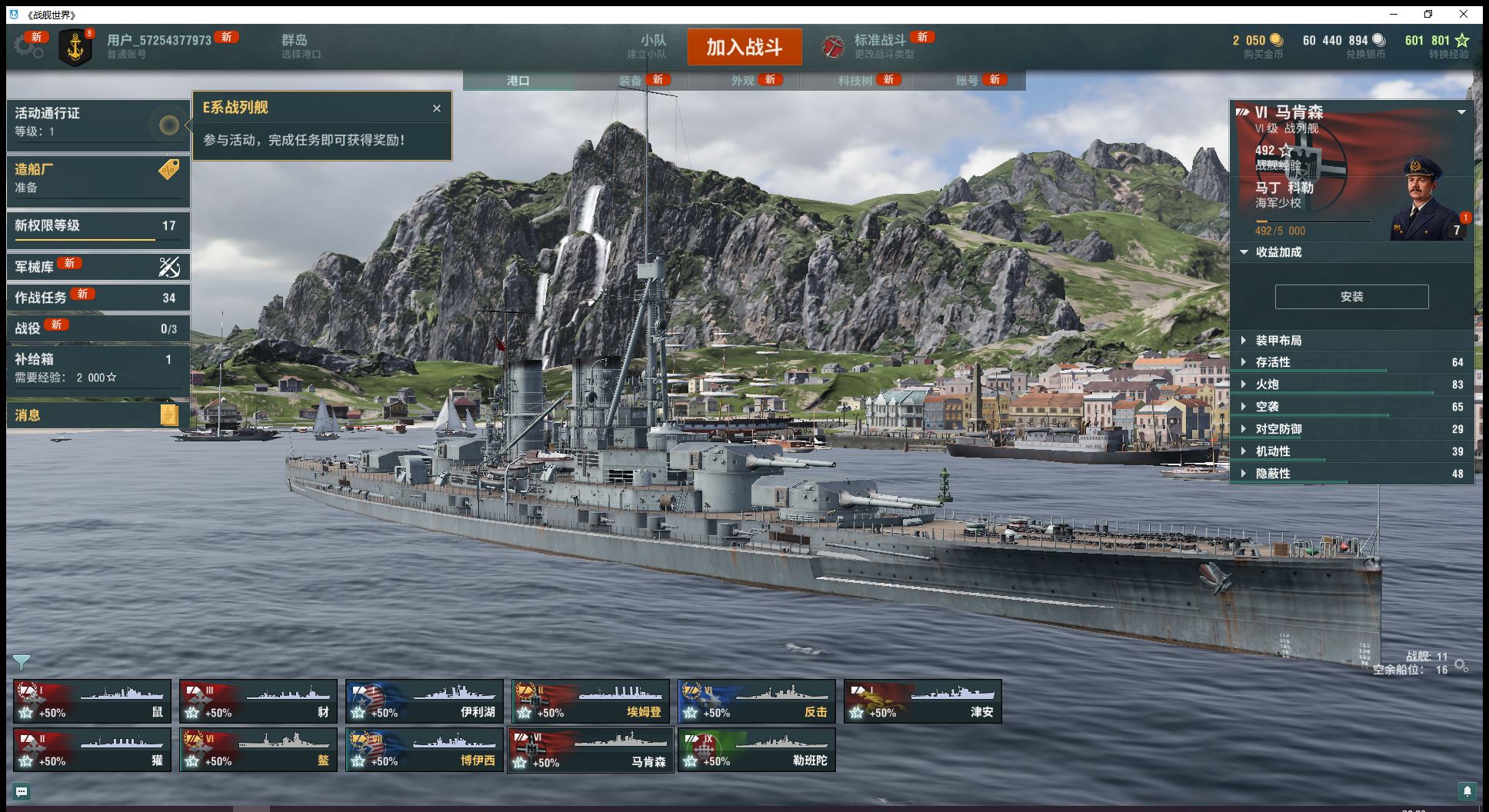The image size is (1489, 812).
Task: Open the 活动通行证 panel
Action: pos(98,121)
